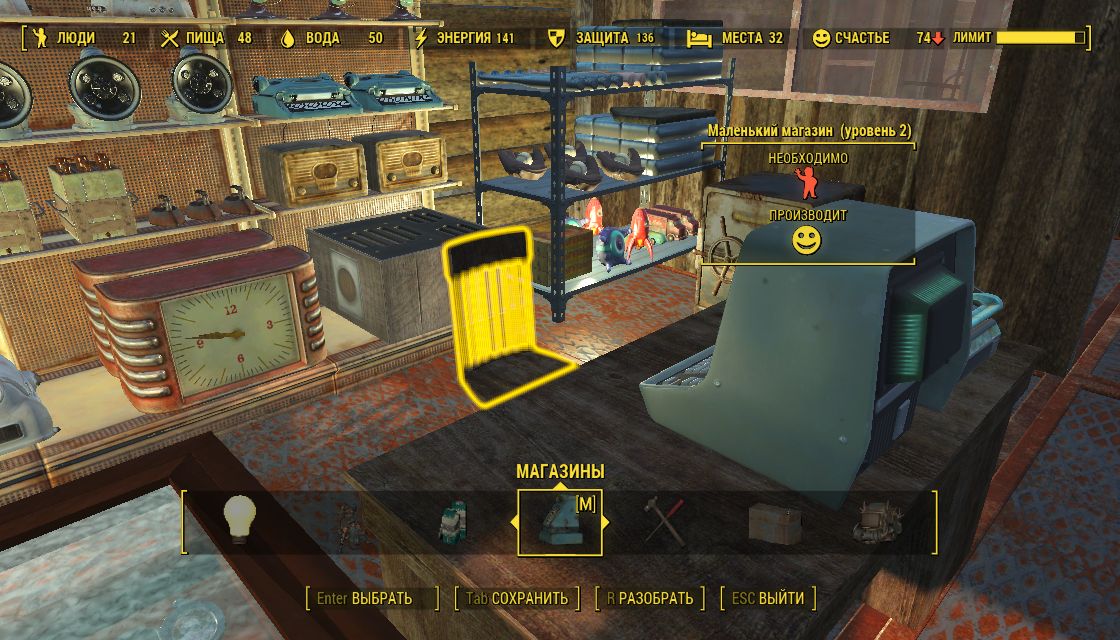Open the green water pump Resources category
The height and width of the screenshot is (640, 1120).
[x=453, y=522]
